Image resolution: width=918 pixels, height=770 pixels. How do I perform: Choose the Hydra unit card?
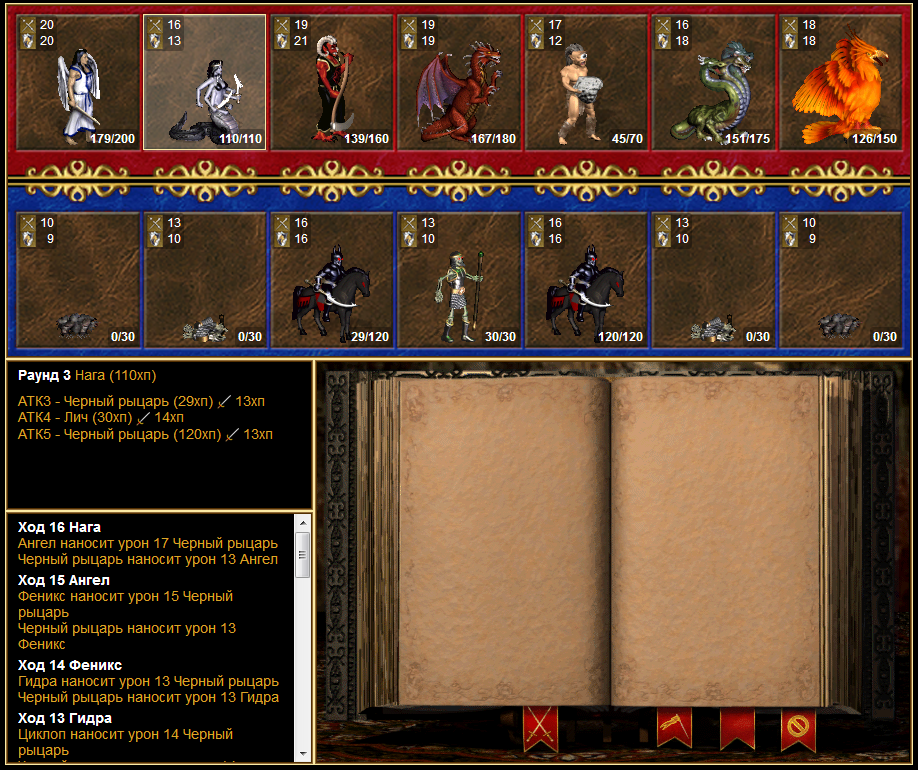coord(713,82)
